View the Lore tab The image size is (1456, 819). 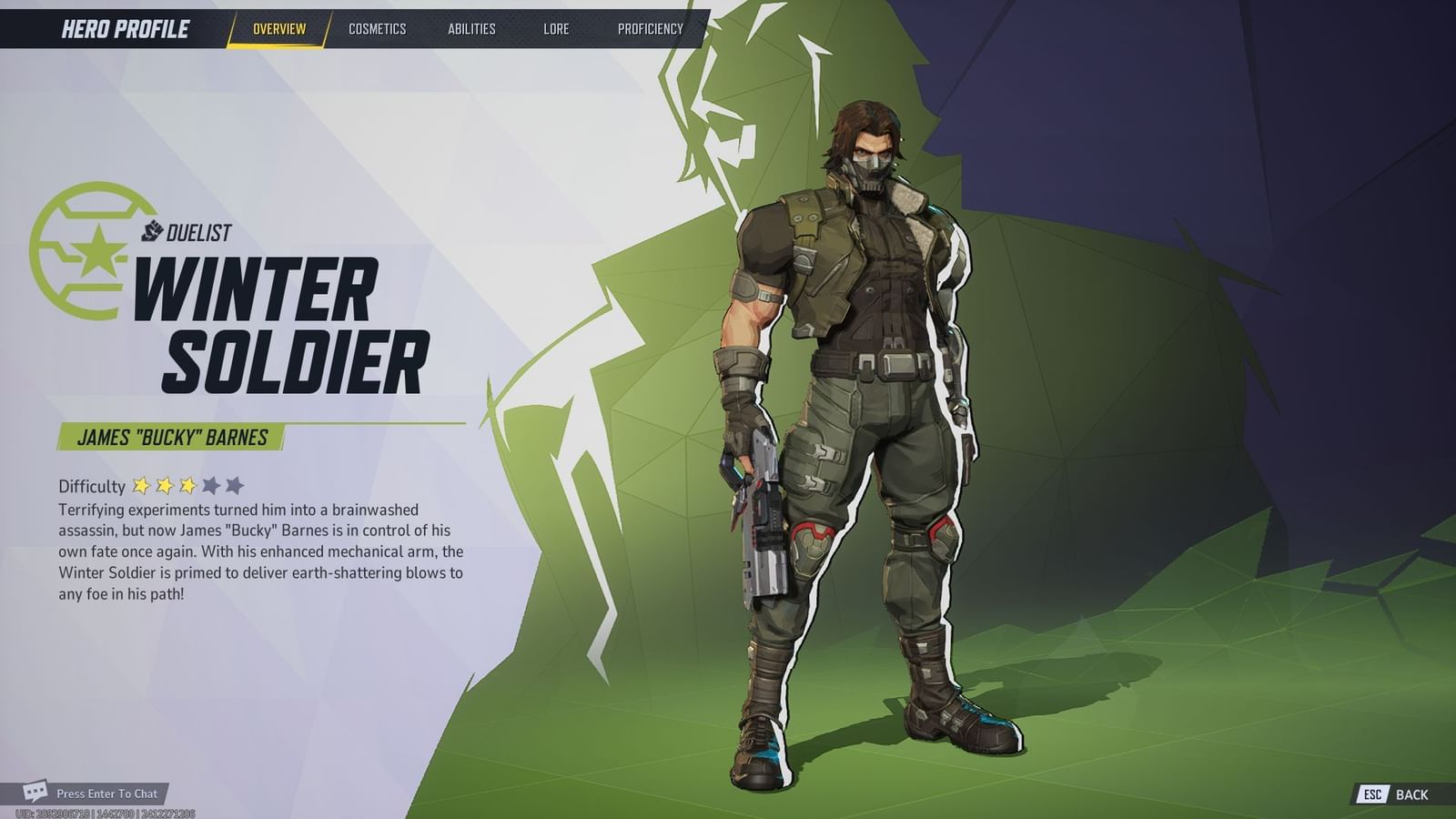(556, 28)
